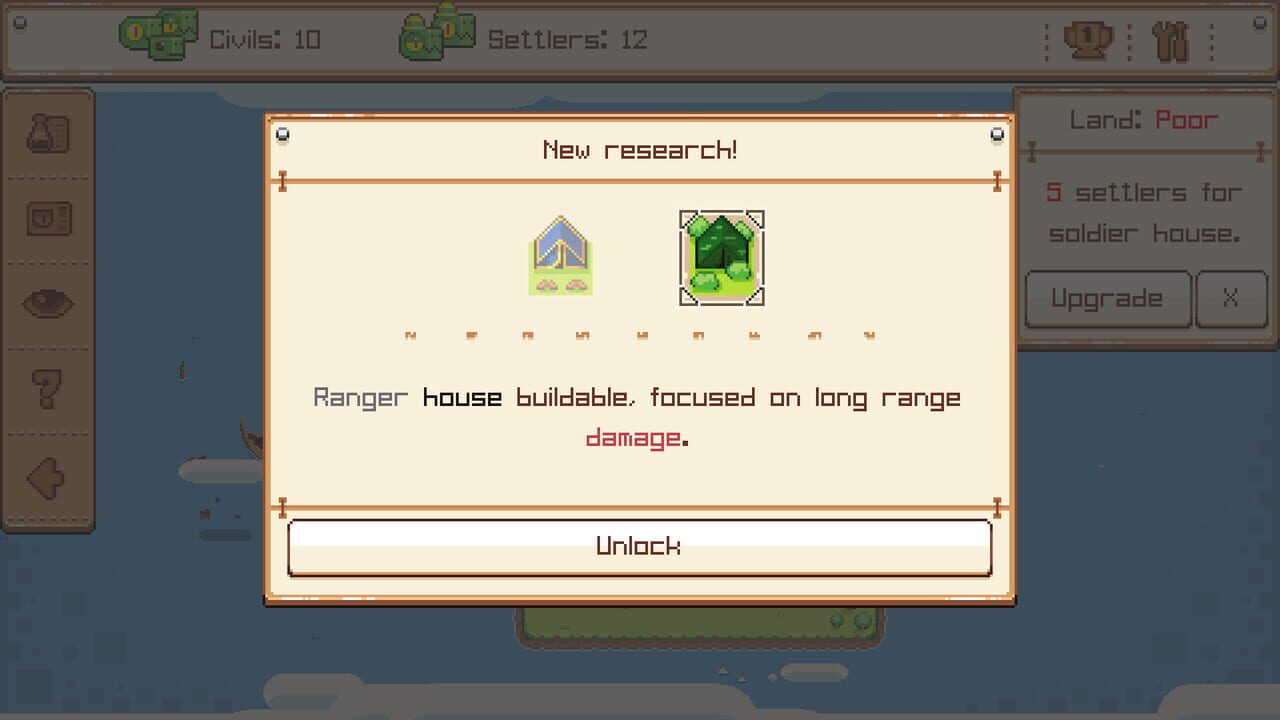Screen dimensions: 1280x720
Task: Click the Settlers pouch icon
Action: [435, 32]
